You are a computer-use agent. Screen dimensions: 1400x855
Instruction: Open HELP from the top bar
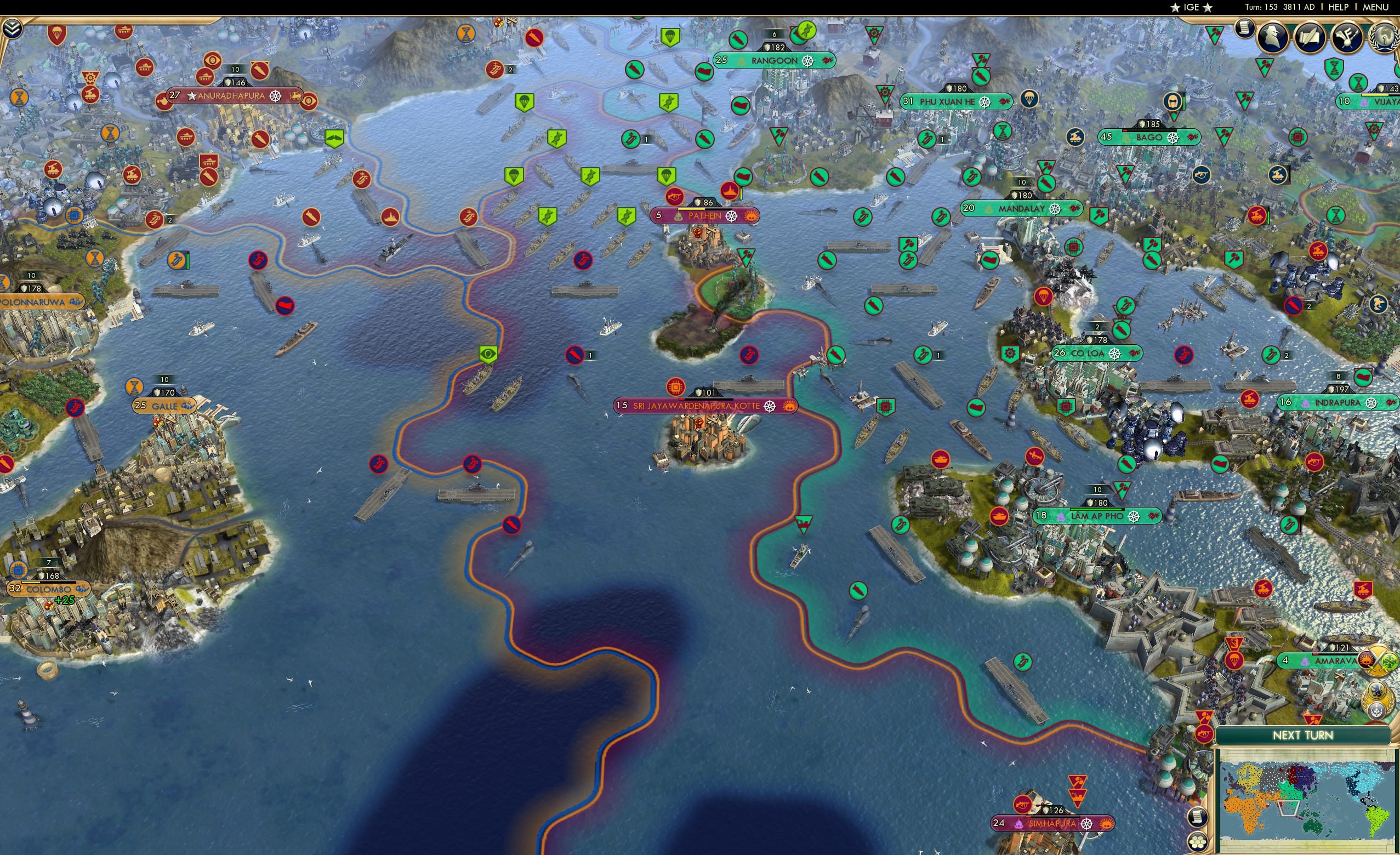tap(1340, 7)
